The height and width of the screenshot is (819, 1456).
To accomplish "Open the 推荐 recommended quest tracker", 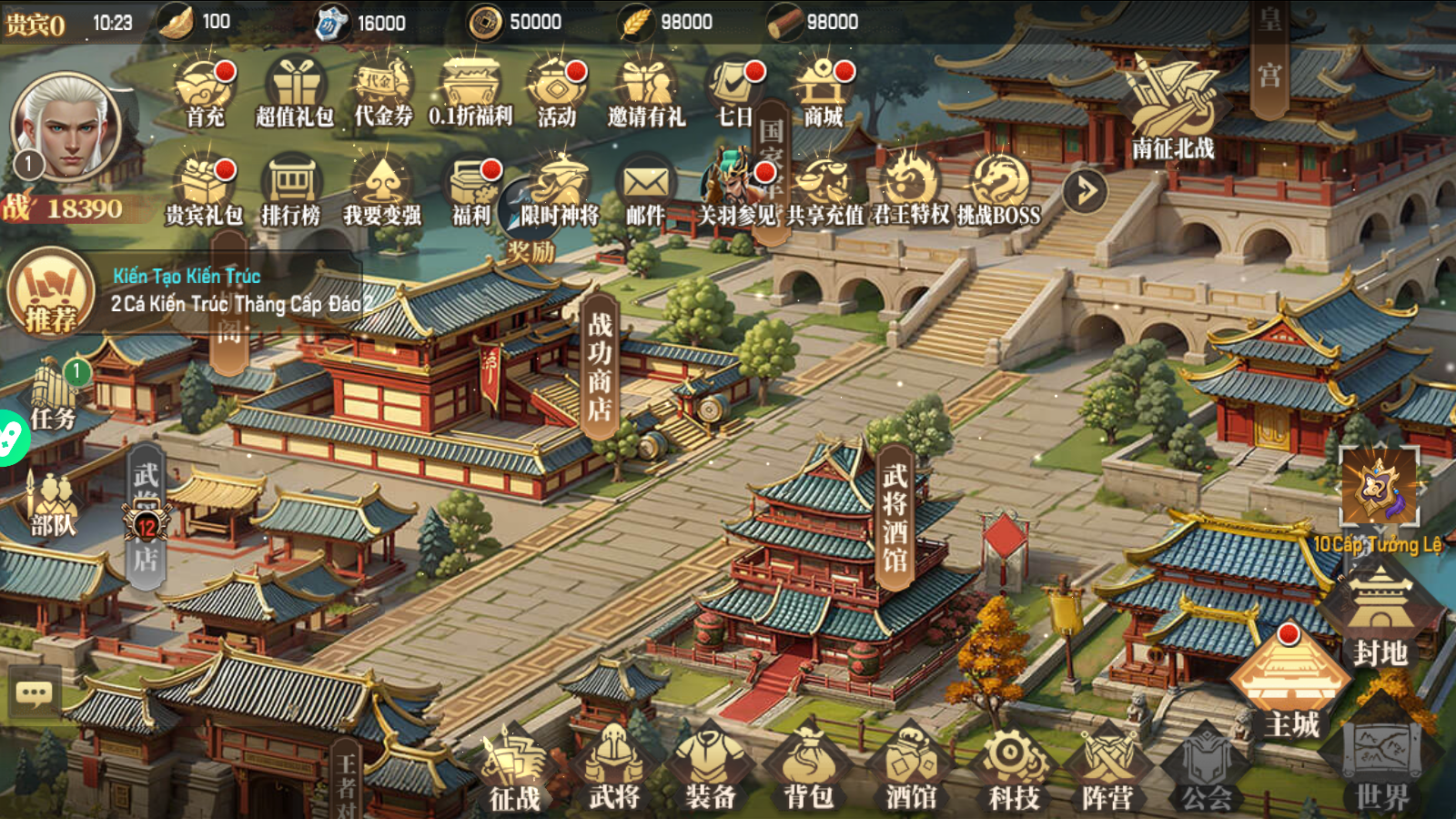I will click(51, 293).
